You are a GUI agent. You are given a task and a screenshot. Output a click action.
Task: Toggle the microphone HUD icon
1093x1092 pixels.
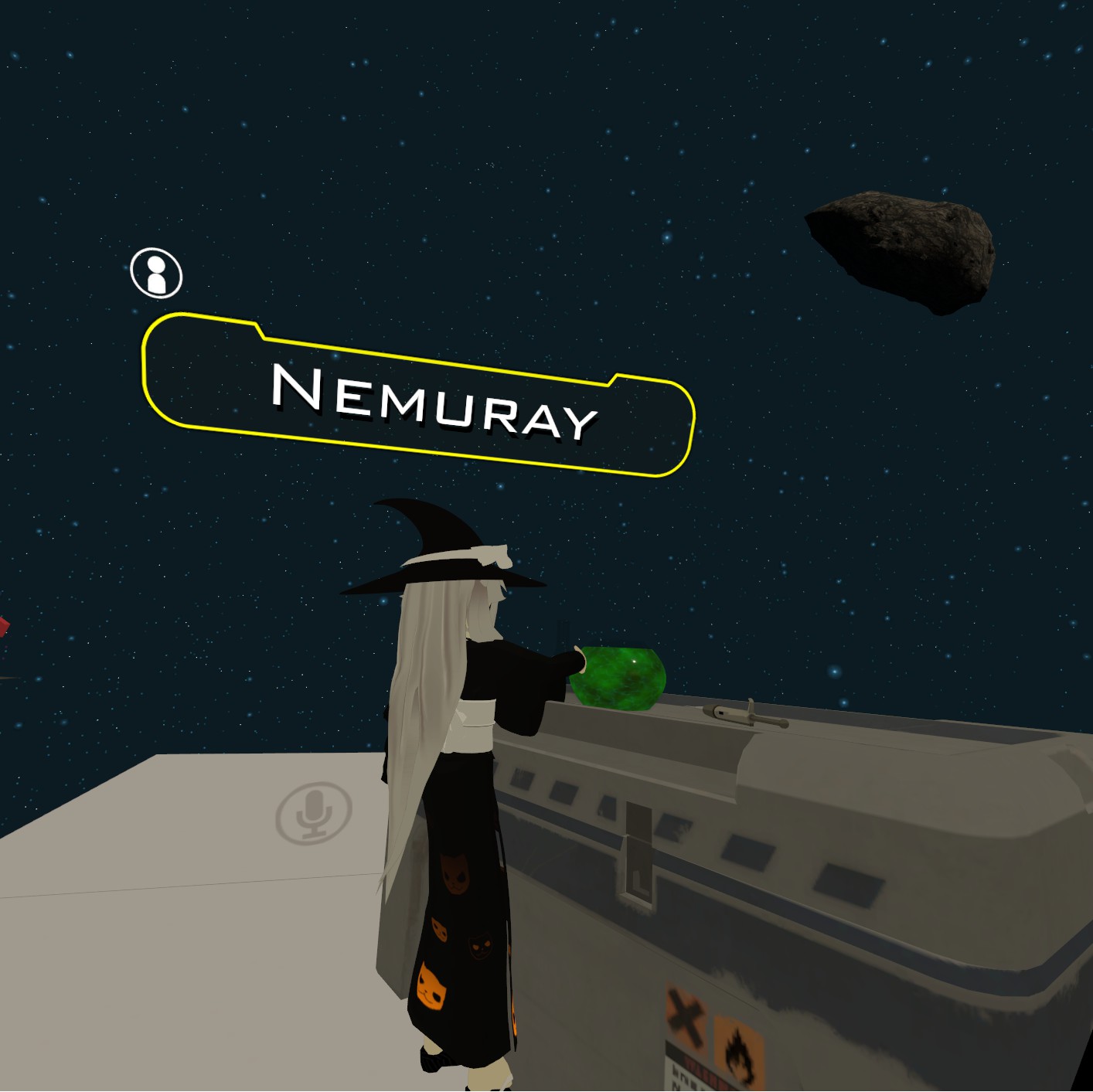[x=314, y=813]
